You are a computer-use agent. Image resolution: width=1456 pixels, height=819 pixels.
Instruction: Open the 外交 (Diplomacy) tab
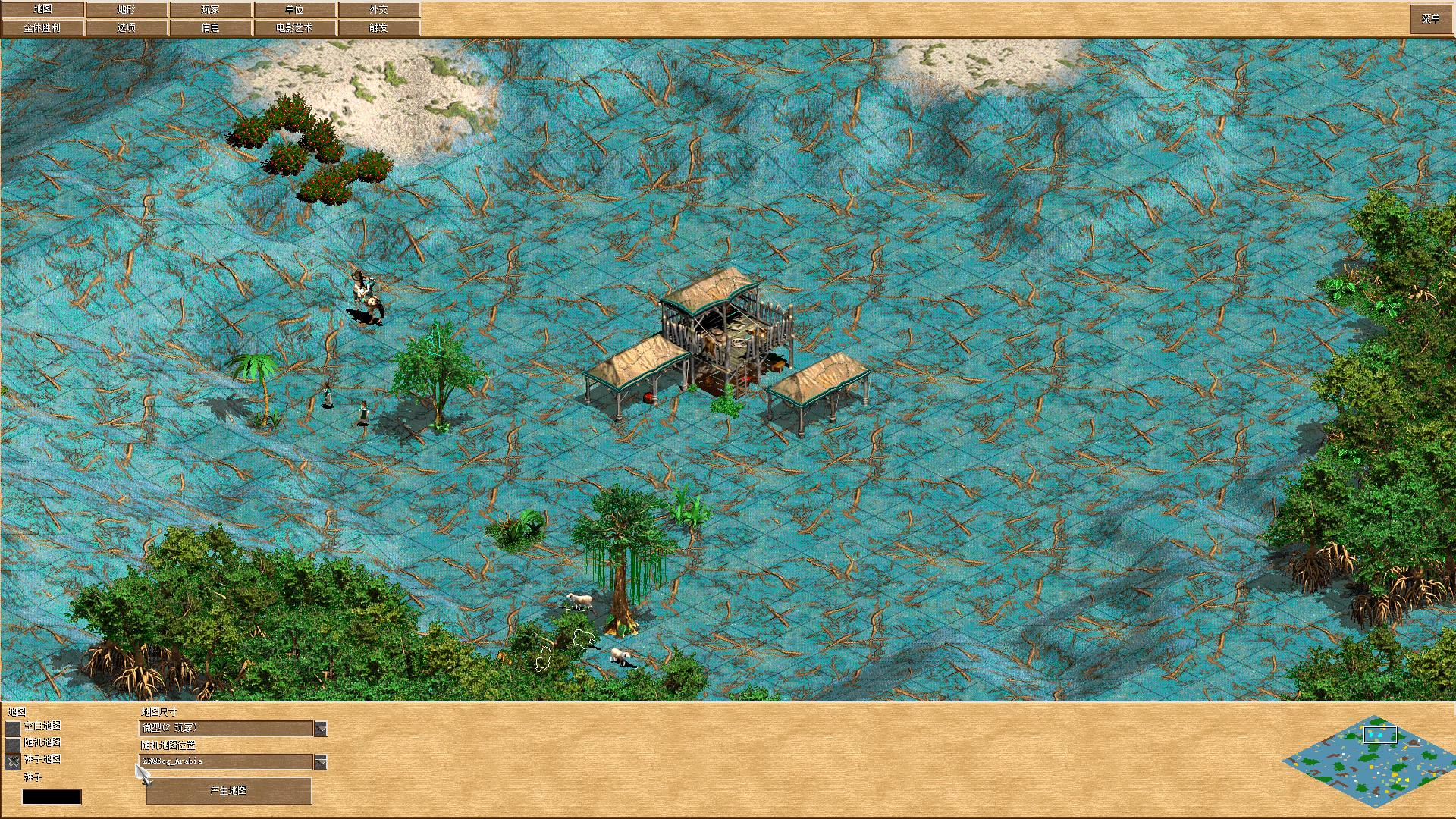pyautogui.click(x=377, y=9)
